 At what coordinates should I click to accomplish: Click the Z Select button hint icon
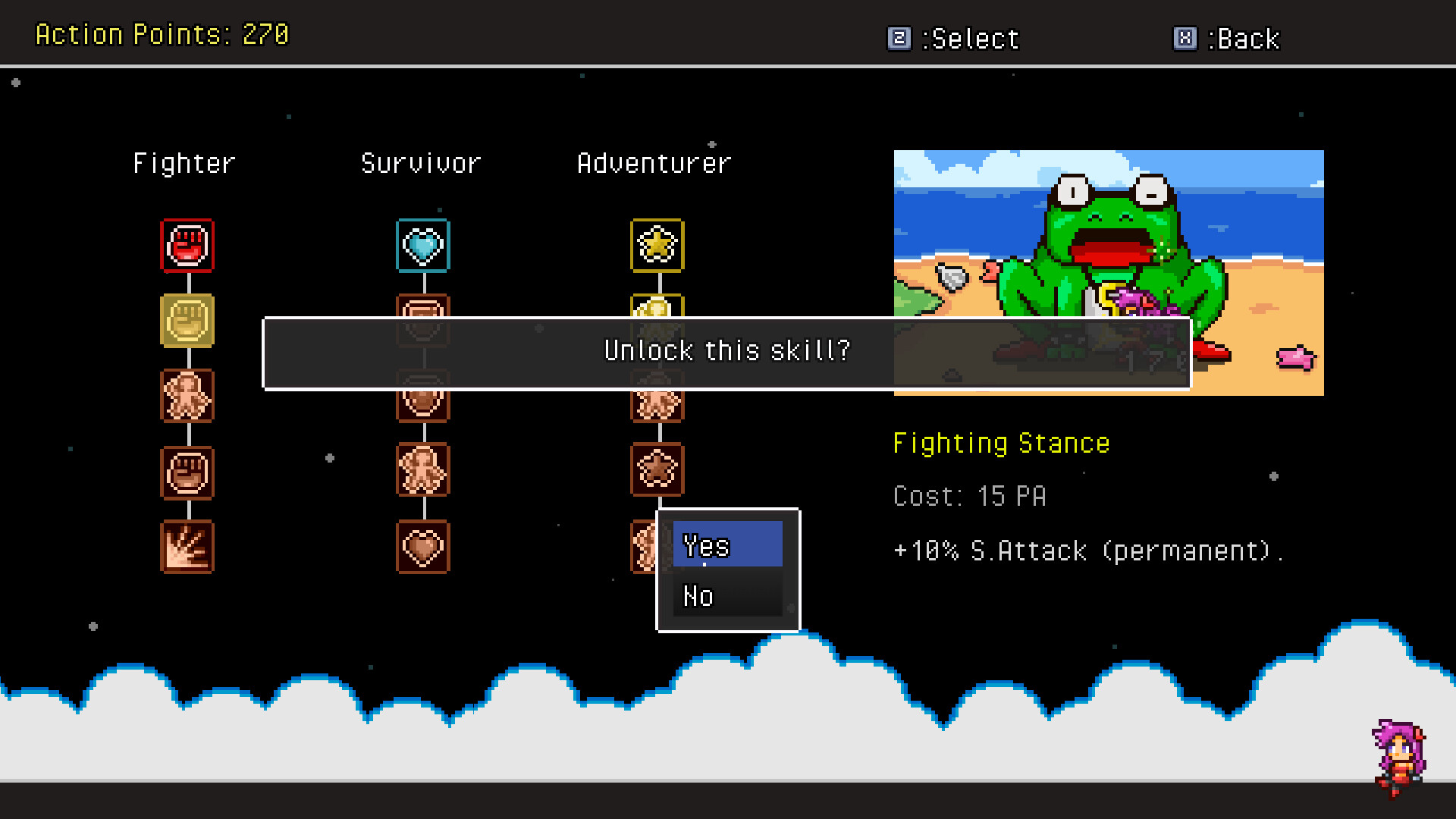(x=899, y=38)
